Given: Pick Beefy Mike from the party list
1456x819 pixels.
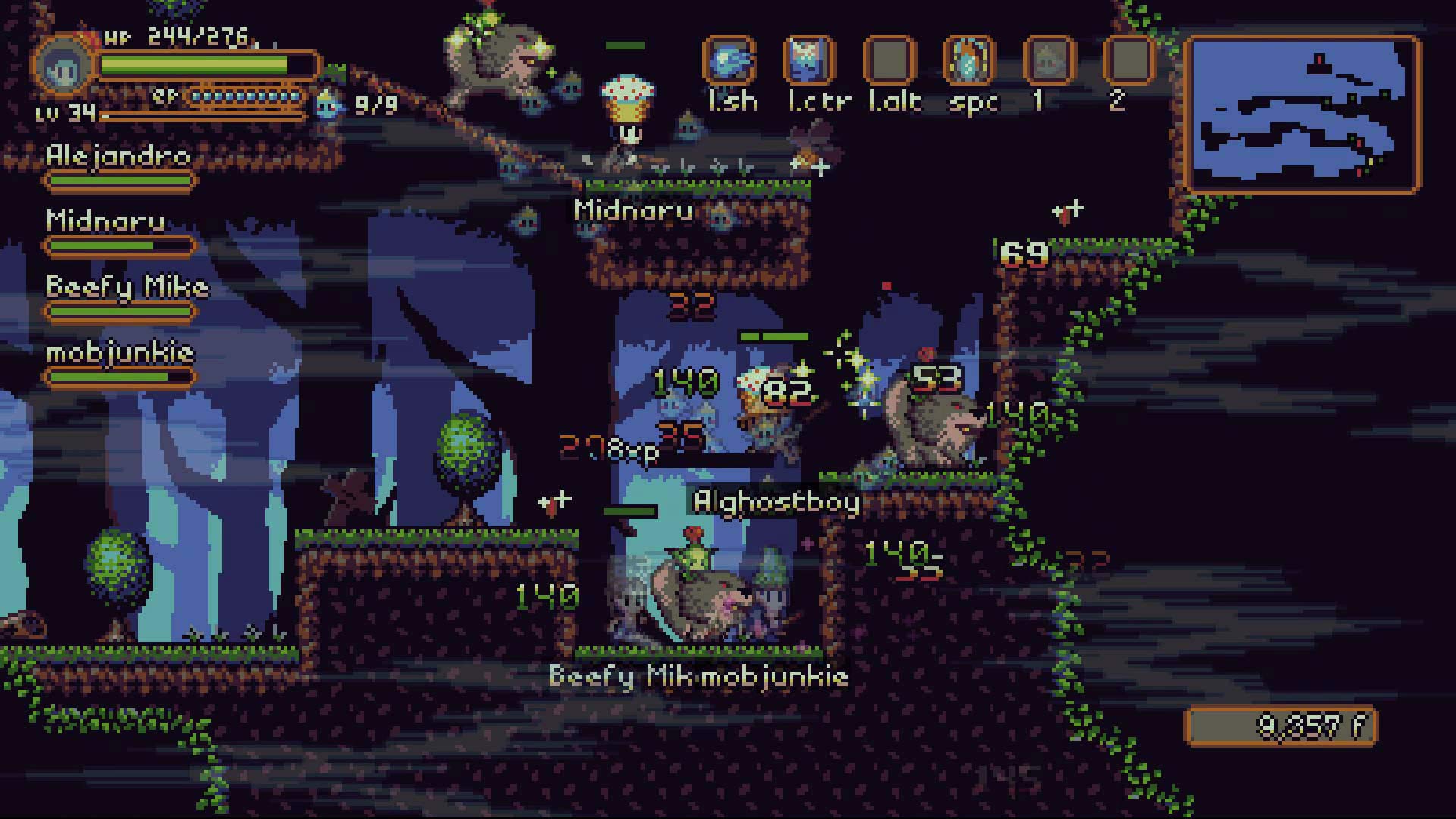Looking at the screenshot, I should [127, 287].
